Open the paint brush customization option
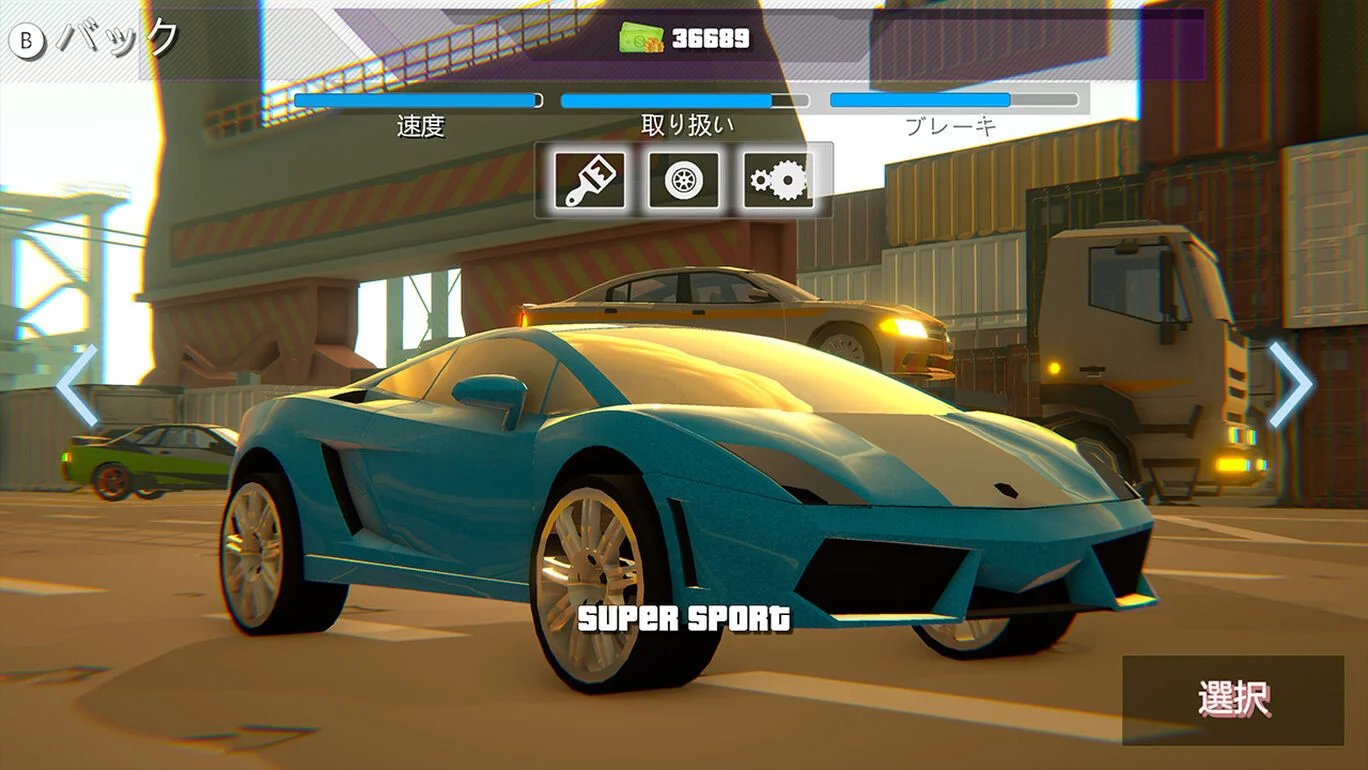This screenshot has width=1368, height=770. click(x=589, y=180)
